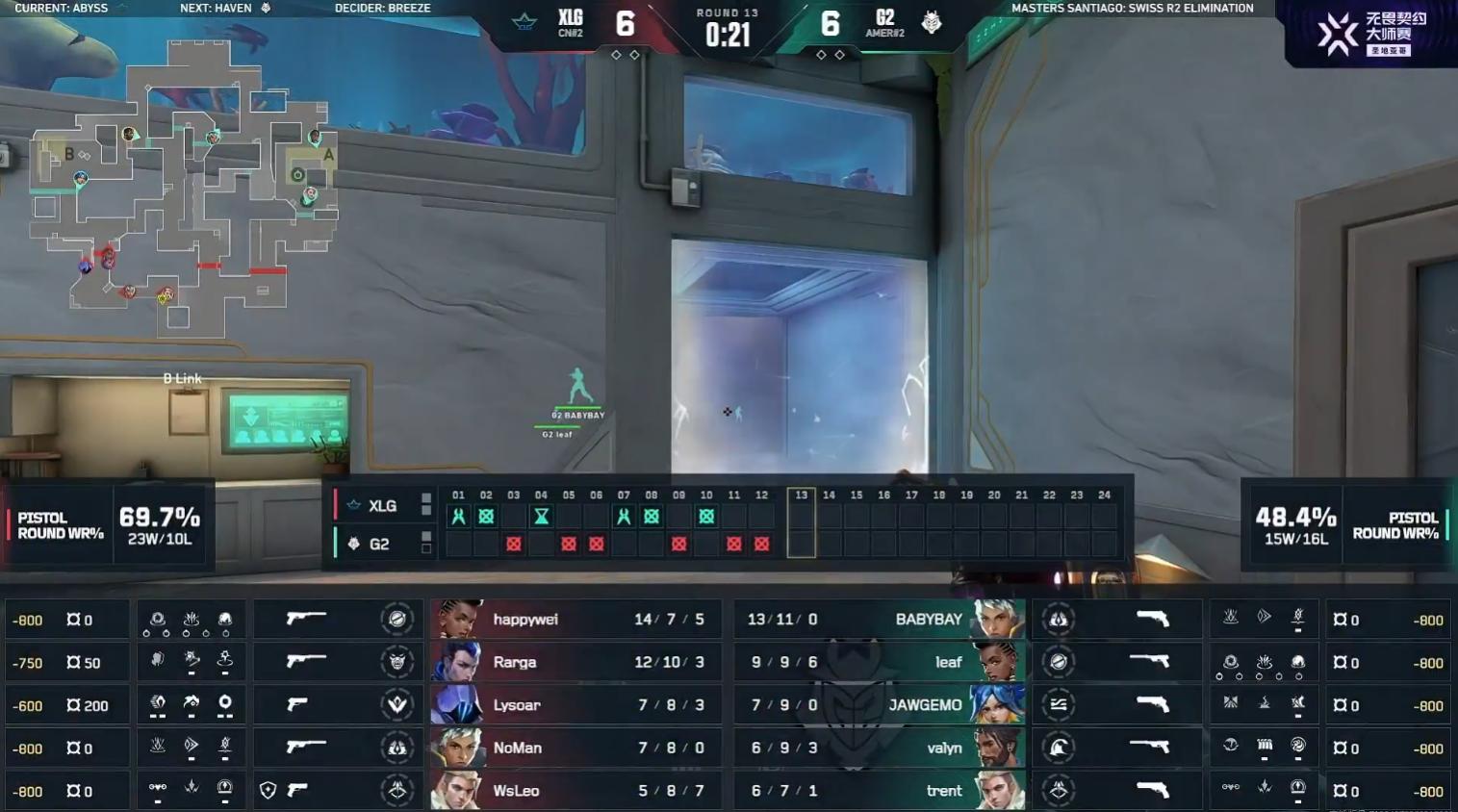Click trent's agent portrait
The width and height of the screenshot is (1458, 812).
pos(998,791)
